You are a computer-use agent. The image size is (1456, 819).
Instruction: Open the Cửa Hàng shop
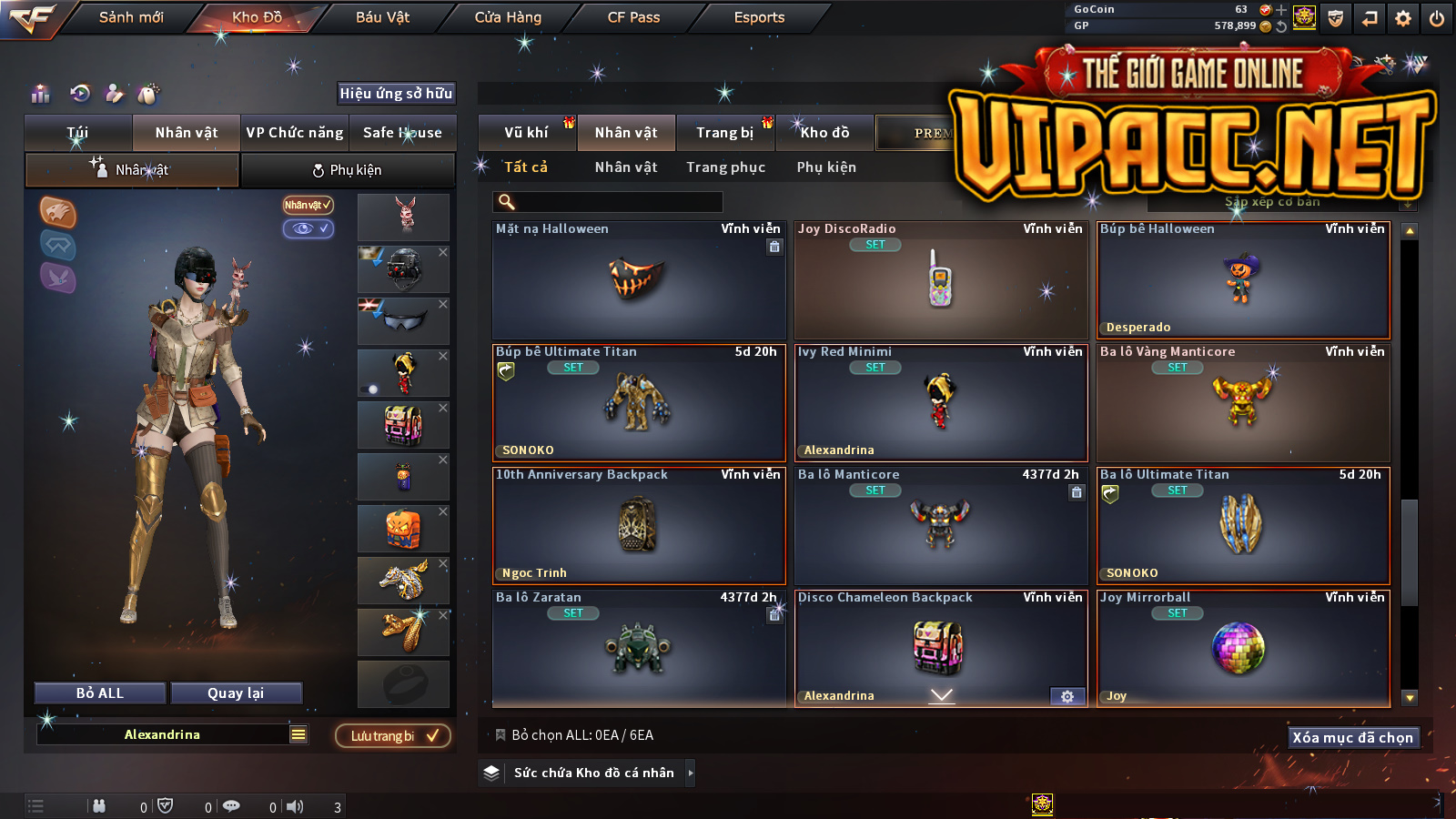click(508, 17)
